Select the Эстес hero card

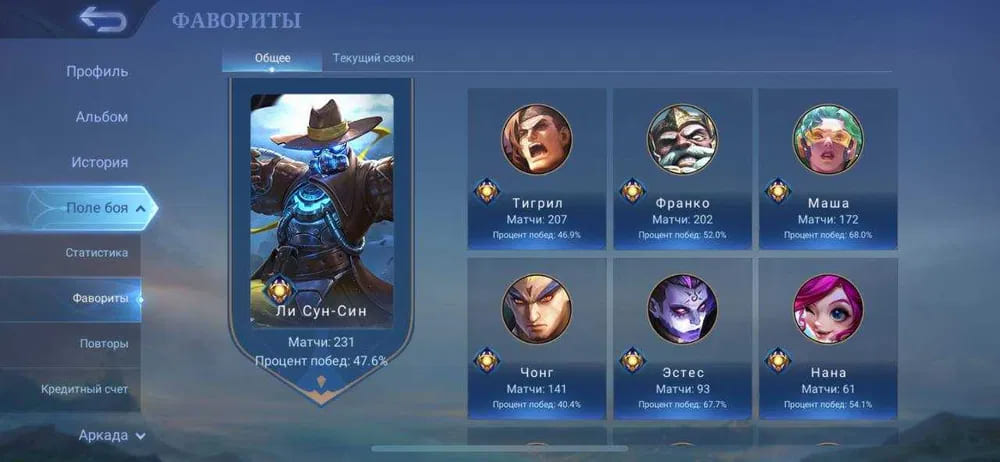682,338
